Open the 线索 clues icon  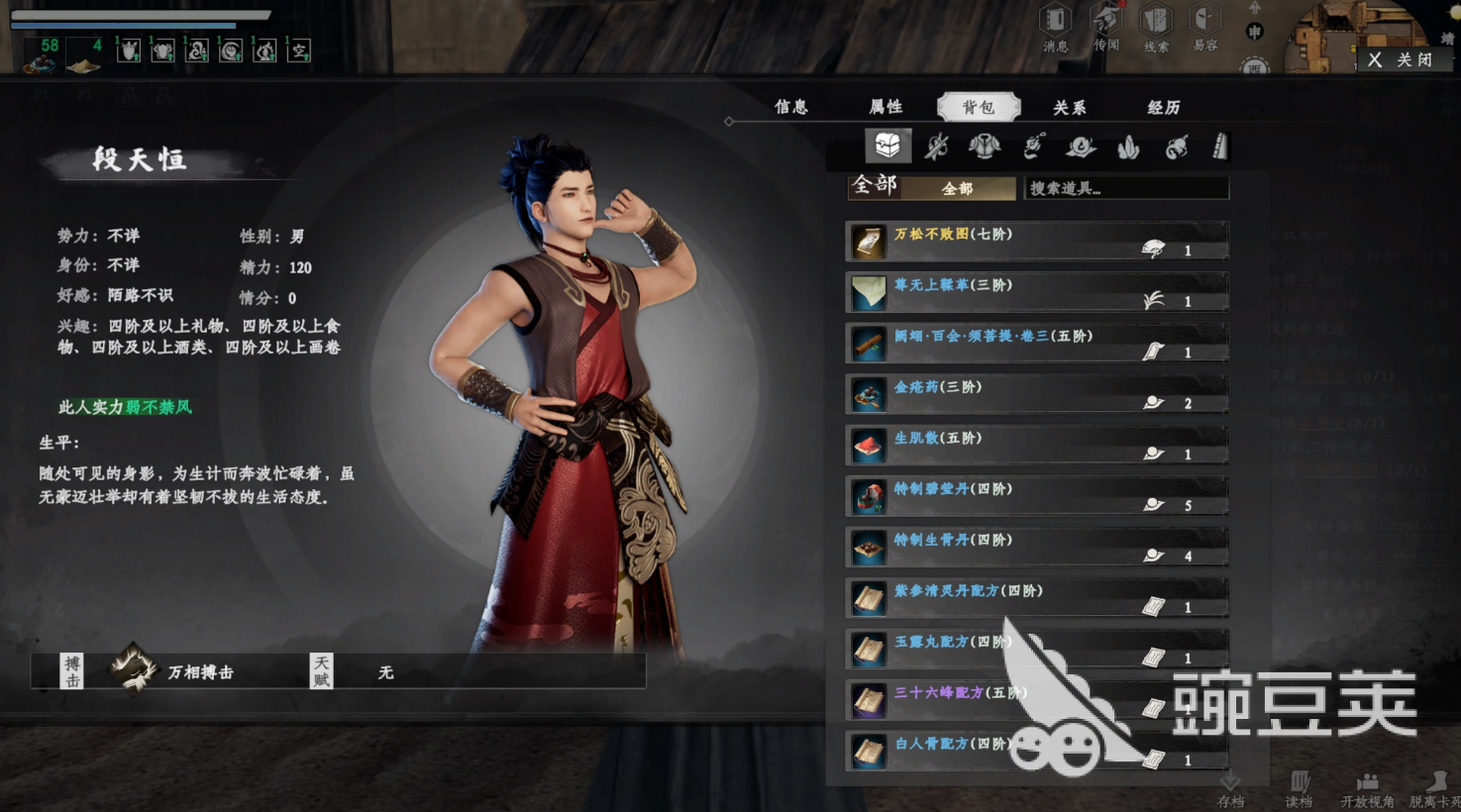point(1156,26)
